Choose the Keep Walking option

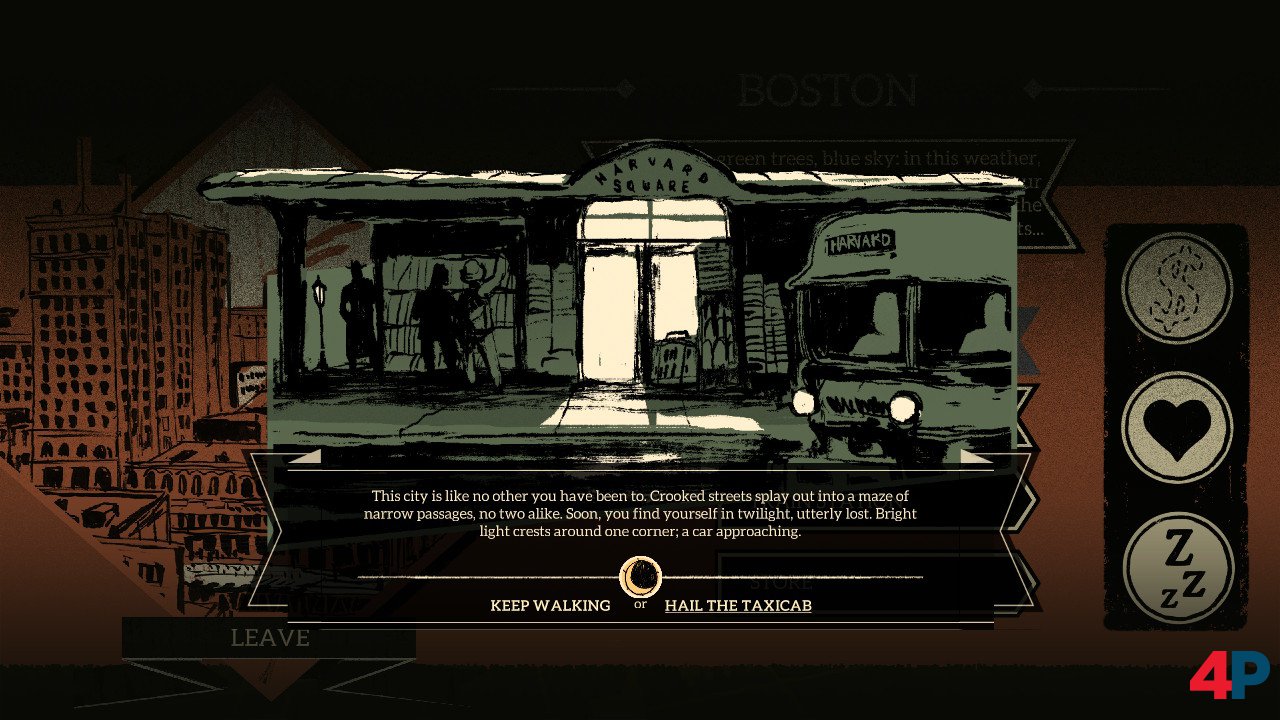click(550, 605)
